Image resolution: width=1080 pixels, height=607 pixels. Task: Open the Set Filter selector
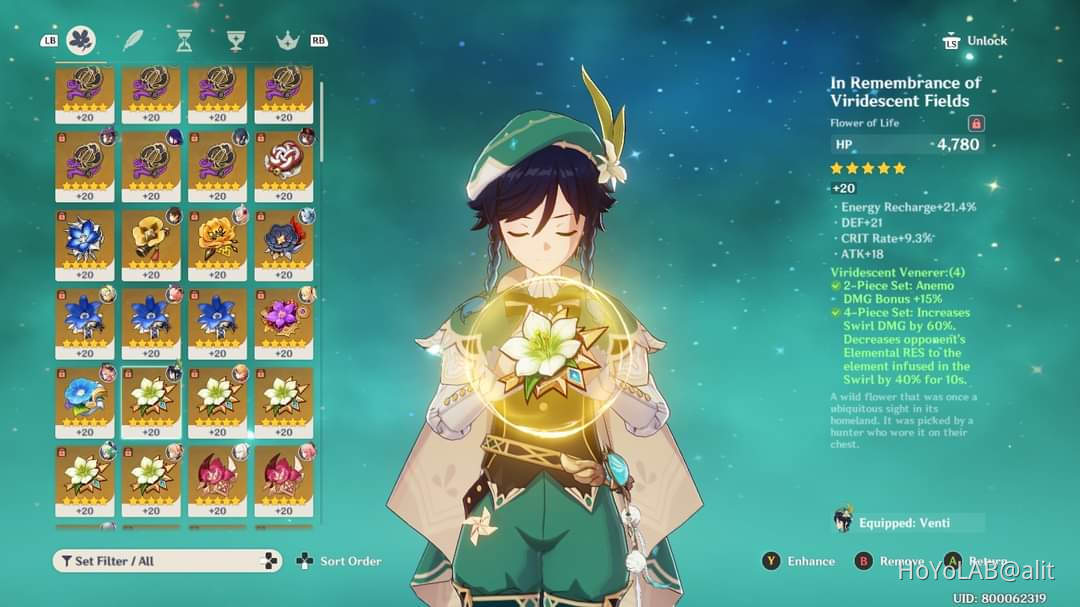pos(167,561)
